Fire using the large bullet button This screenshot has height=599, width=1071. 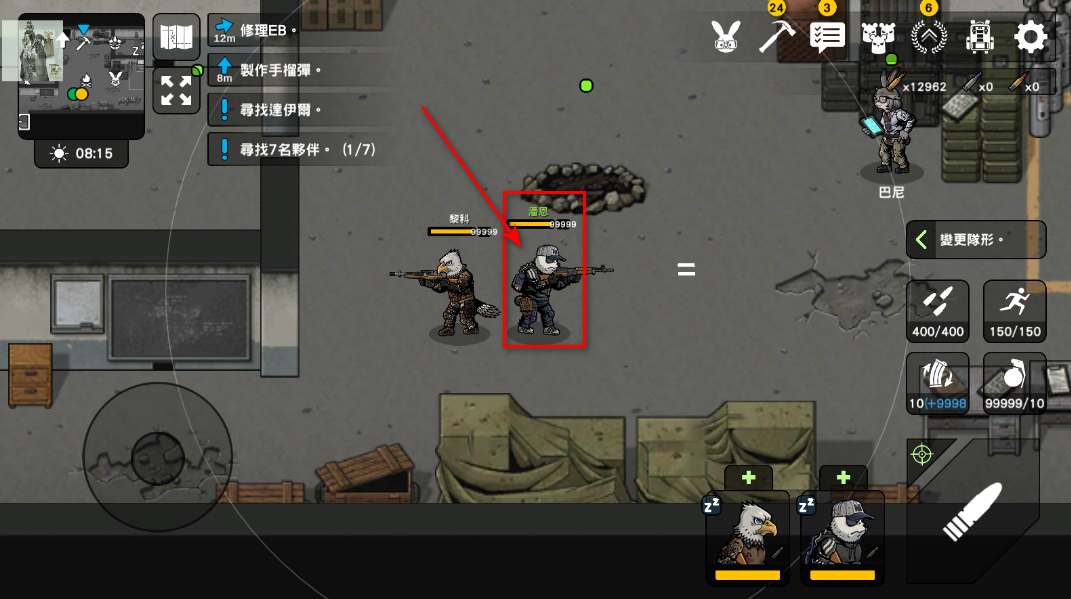click(x=972, y=513)
